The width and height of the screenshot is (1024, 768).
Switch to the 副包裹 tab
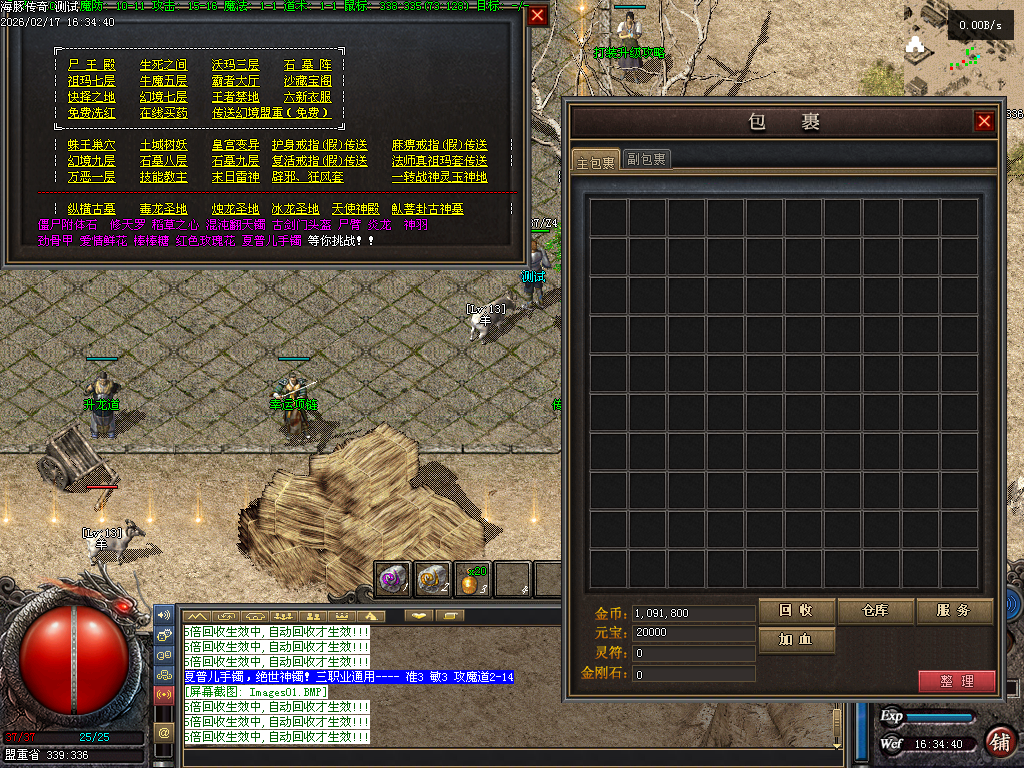647,159
